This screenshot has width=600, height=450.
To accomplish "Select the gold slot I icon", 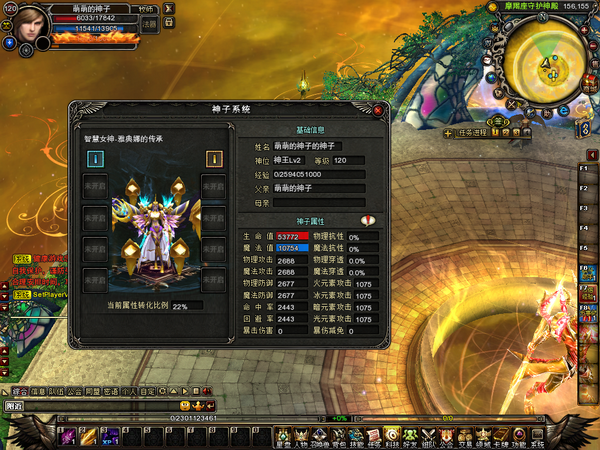I will (x=213, y=158).
